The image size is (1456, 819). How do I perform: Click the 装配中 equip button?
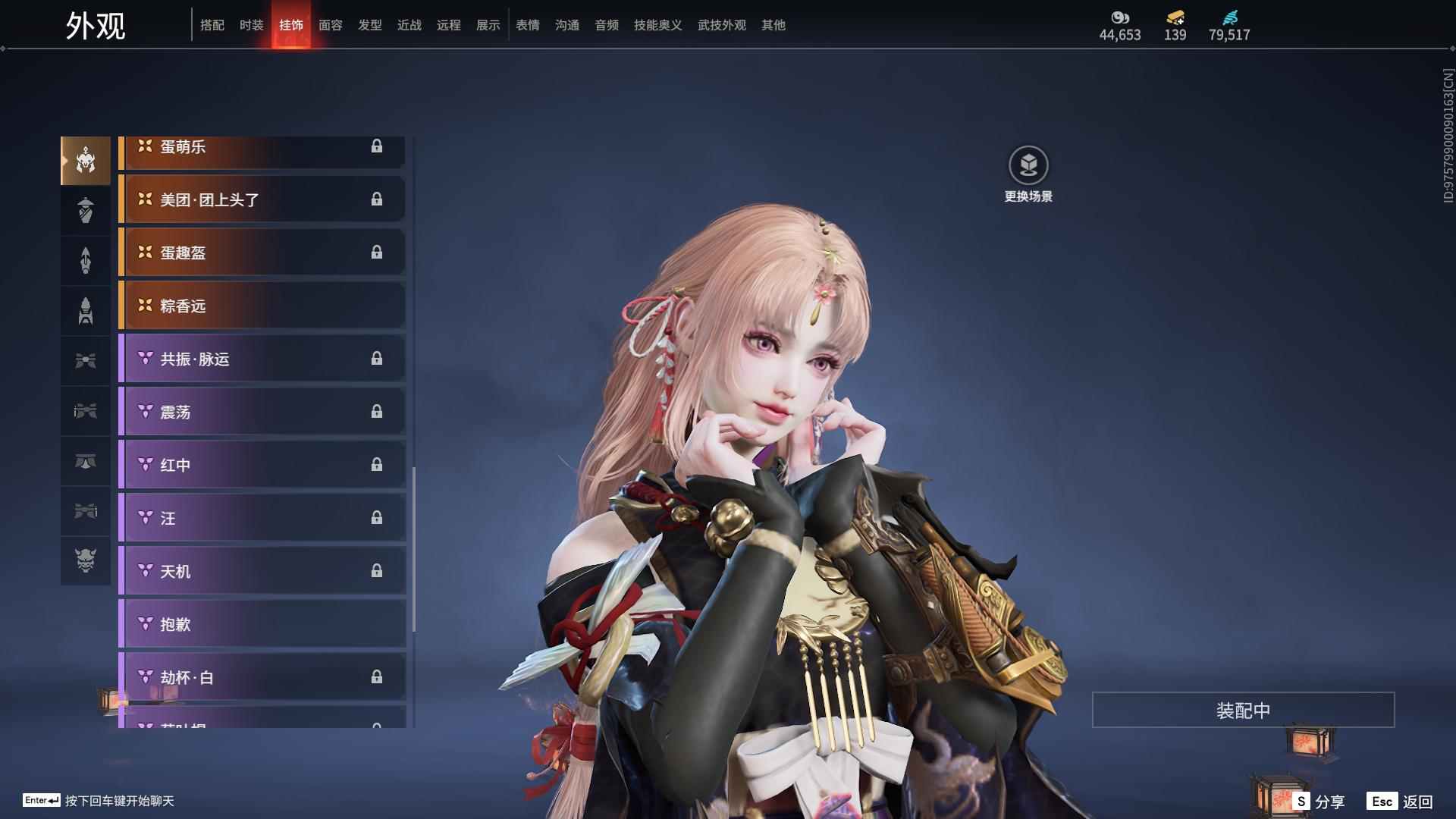pos(1243,711)
